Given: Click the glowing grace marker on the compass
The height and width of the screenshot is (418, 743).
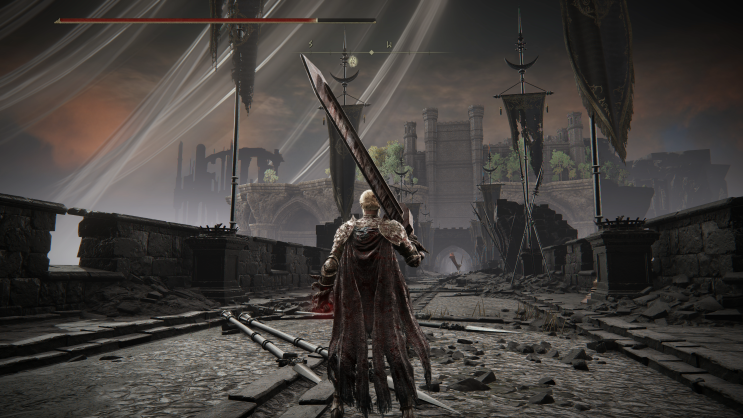Looking at the screenshot, I should pyautogui.click(x=352, y=61).
